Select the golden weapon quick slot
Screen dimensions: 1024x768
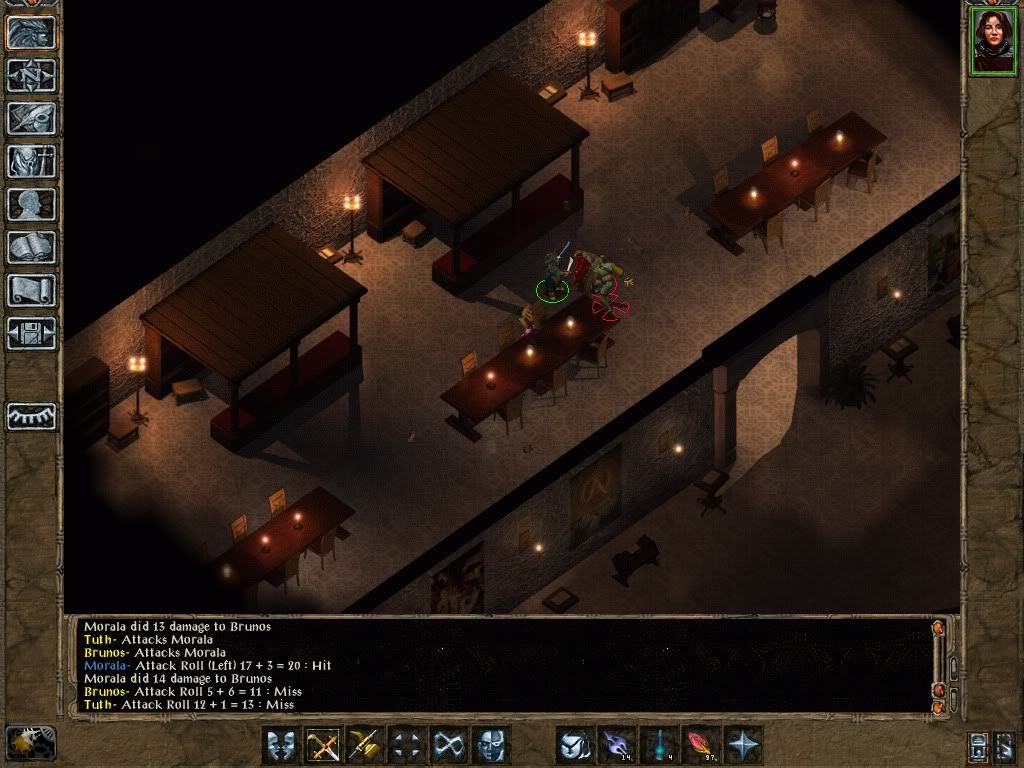[365, 745]
